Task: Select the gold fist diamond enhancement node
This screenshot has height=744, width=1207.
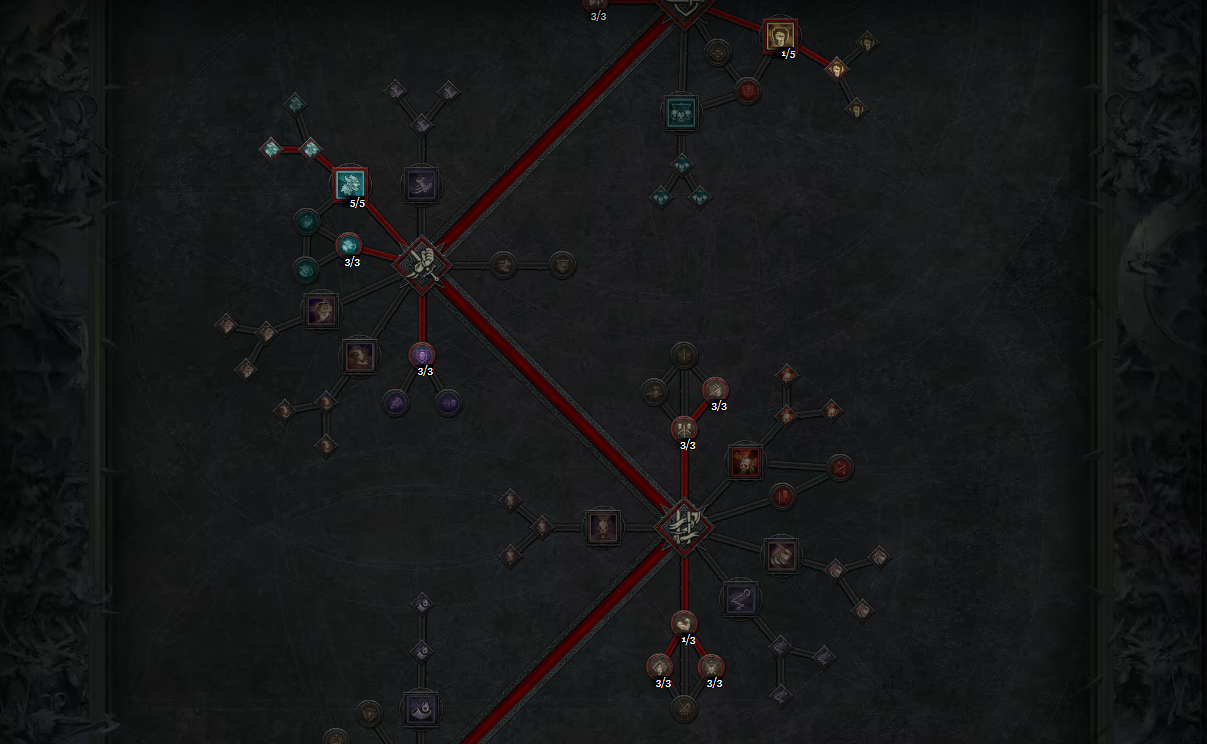Action: coord(836,68)
